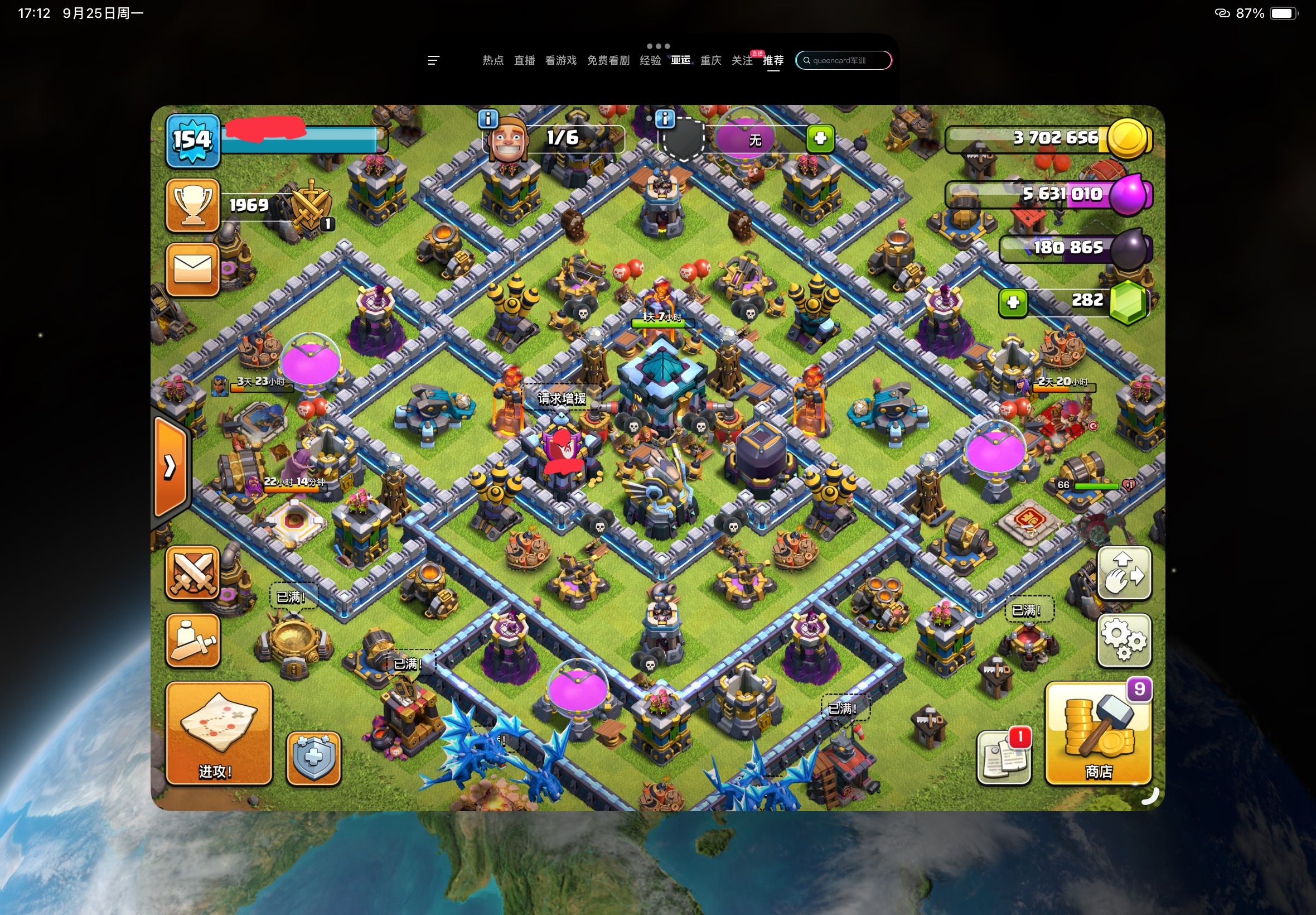This screenshot has width=1316, height=915.
Task: Open the mailbox envelope button
Action: coord(192,269)
